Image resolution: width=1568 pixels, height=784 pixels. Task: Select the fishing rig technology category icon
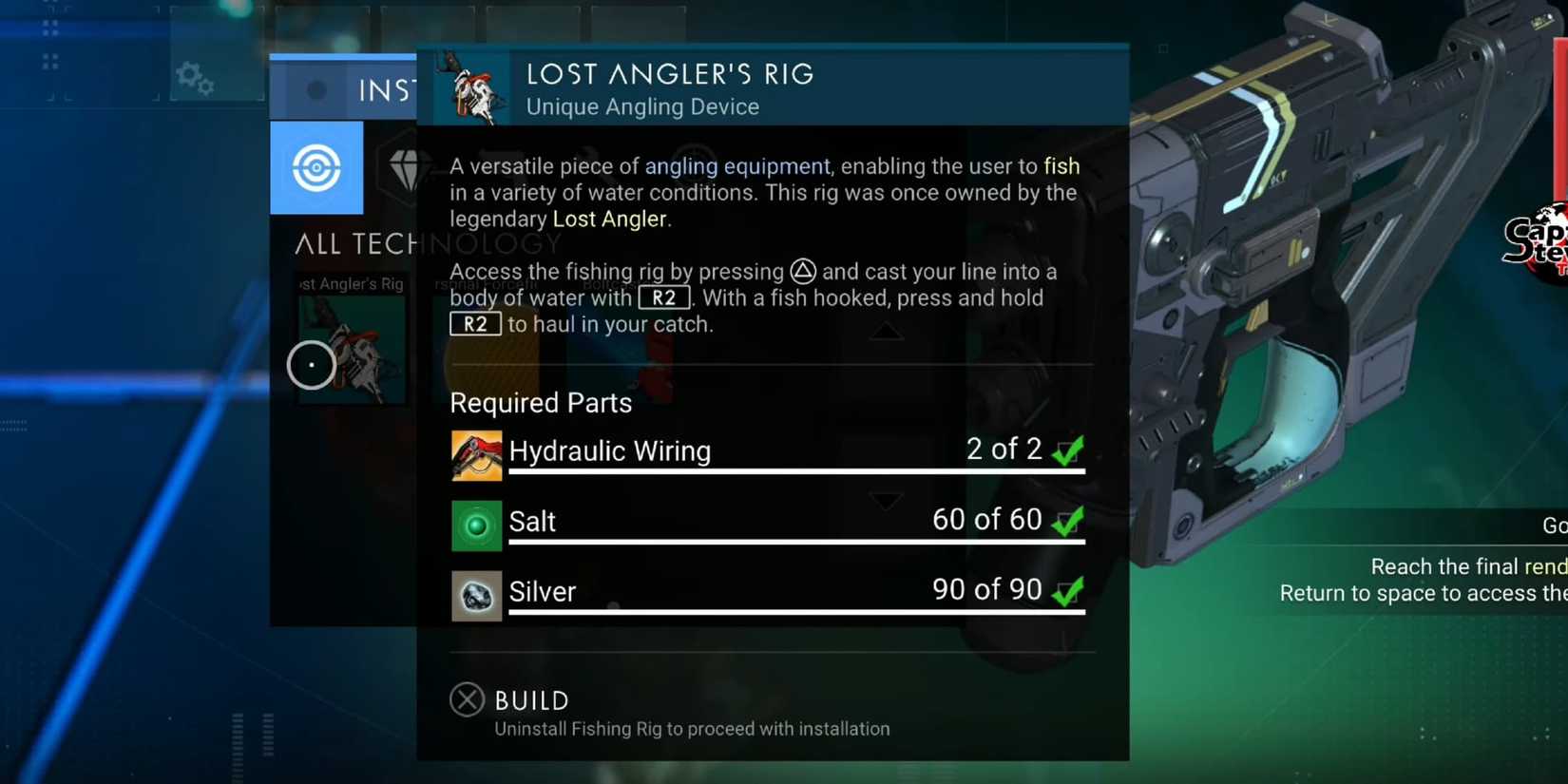click(x=316, y=168)
